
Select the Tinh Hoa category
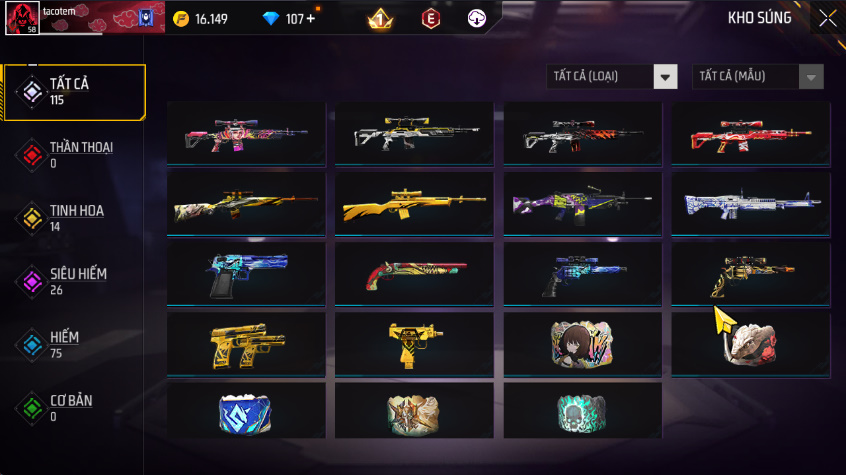[74, 218]
